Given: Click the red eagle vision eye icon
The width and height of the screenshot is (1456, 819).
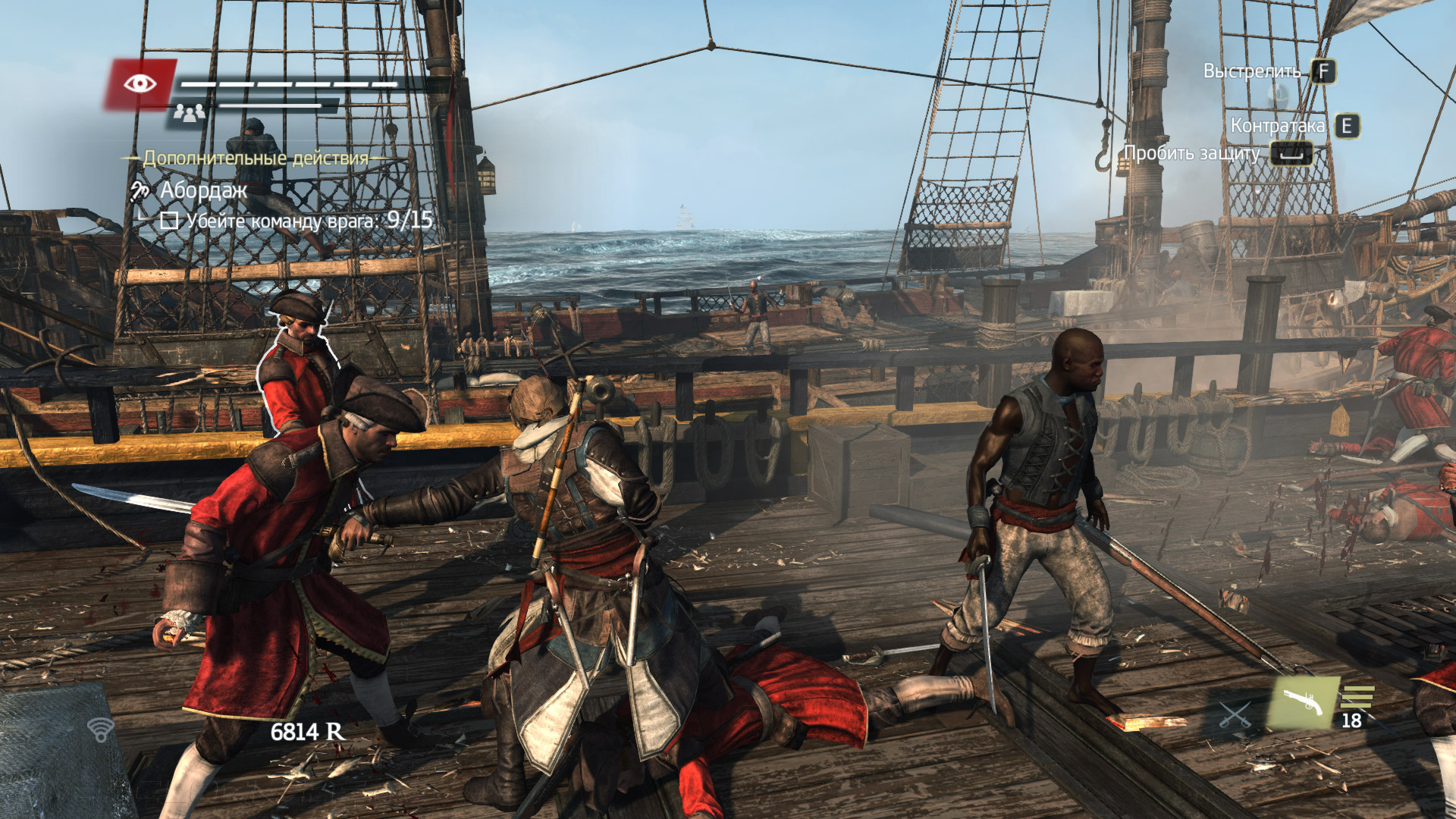Looking at the screenshot, I should (x=140, y=83).
